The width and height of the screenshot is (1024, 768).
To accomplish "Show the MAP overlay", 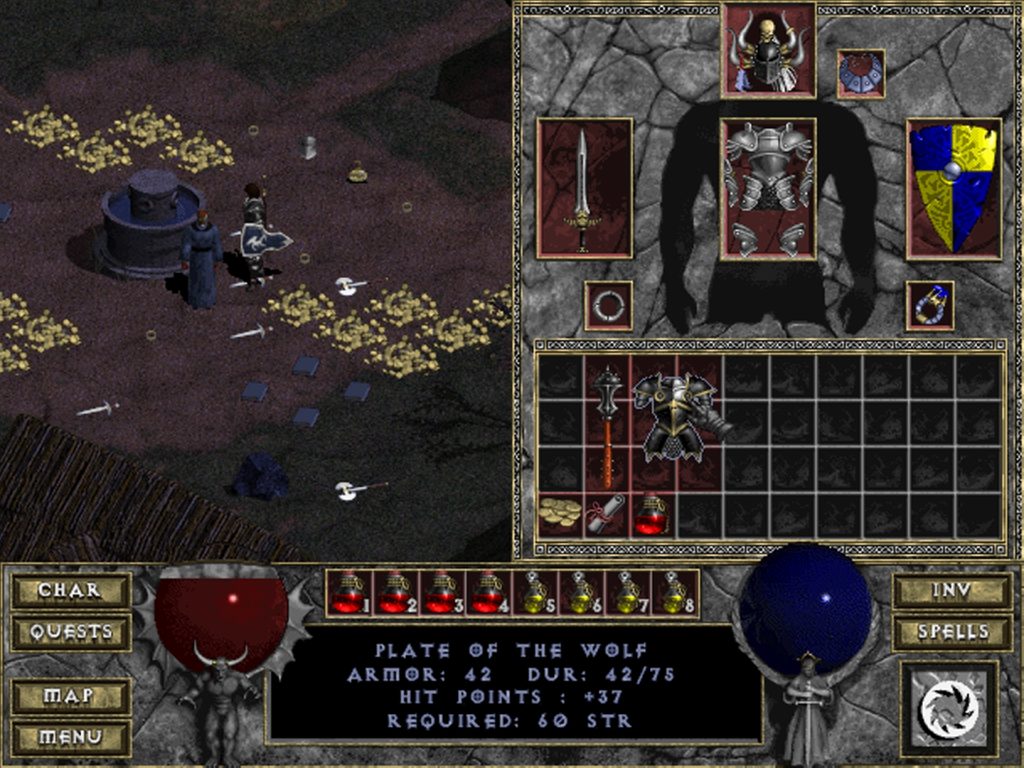I will (70, 695).
